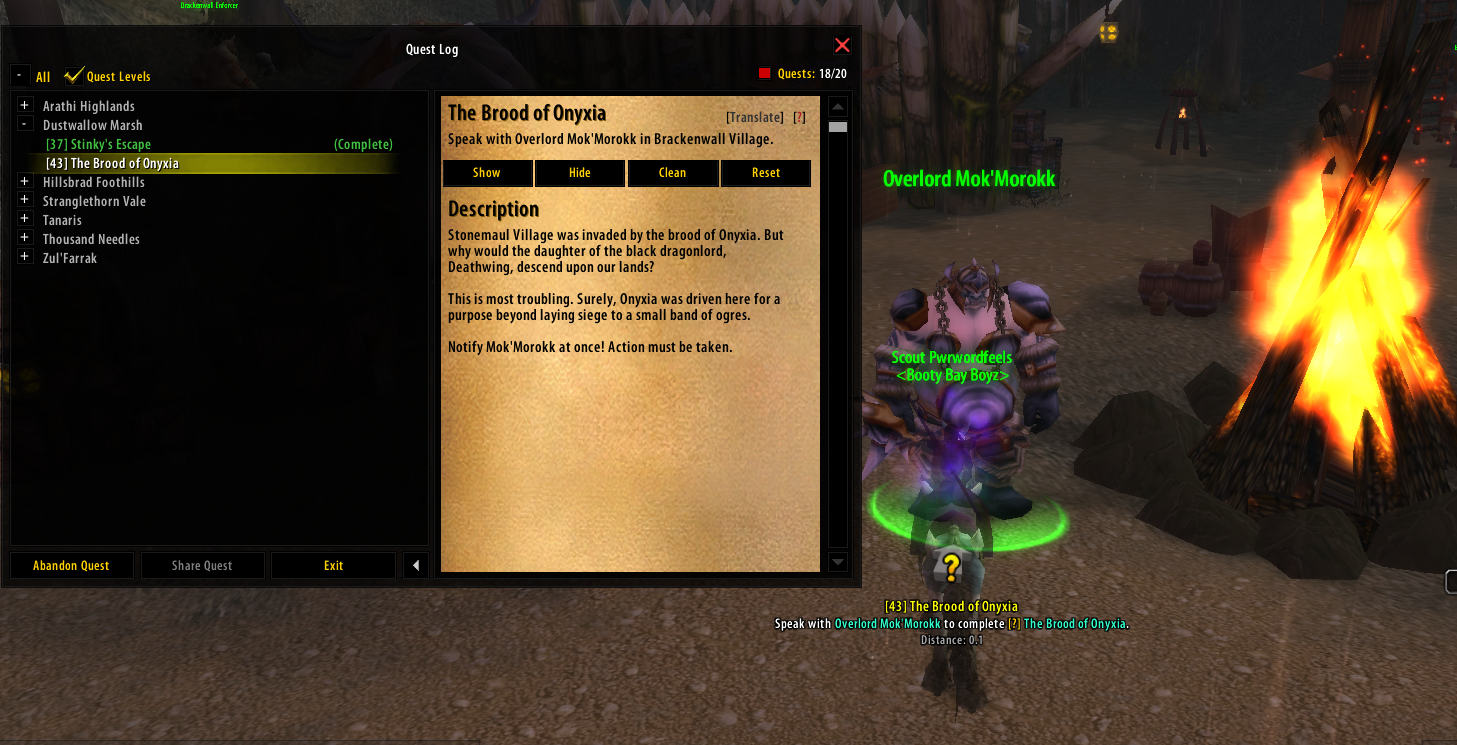Click the scroll-up arrow on the description panel
The image size is (1457, 745).
[x=837, y=106]
